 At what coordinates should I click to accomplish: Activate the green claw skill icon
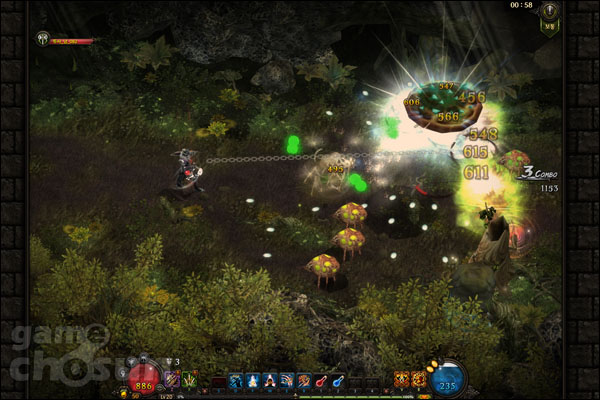[x=188, y=379]
